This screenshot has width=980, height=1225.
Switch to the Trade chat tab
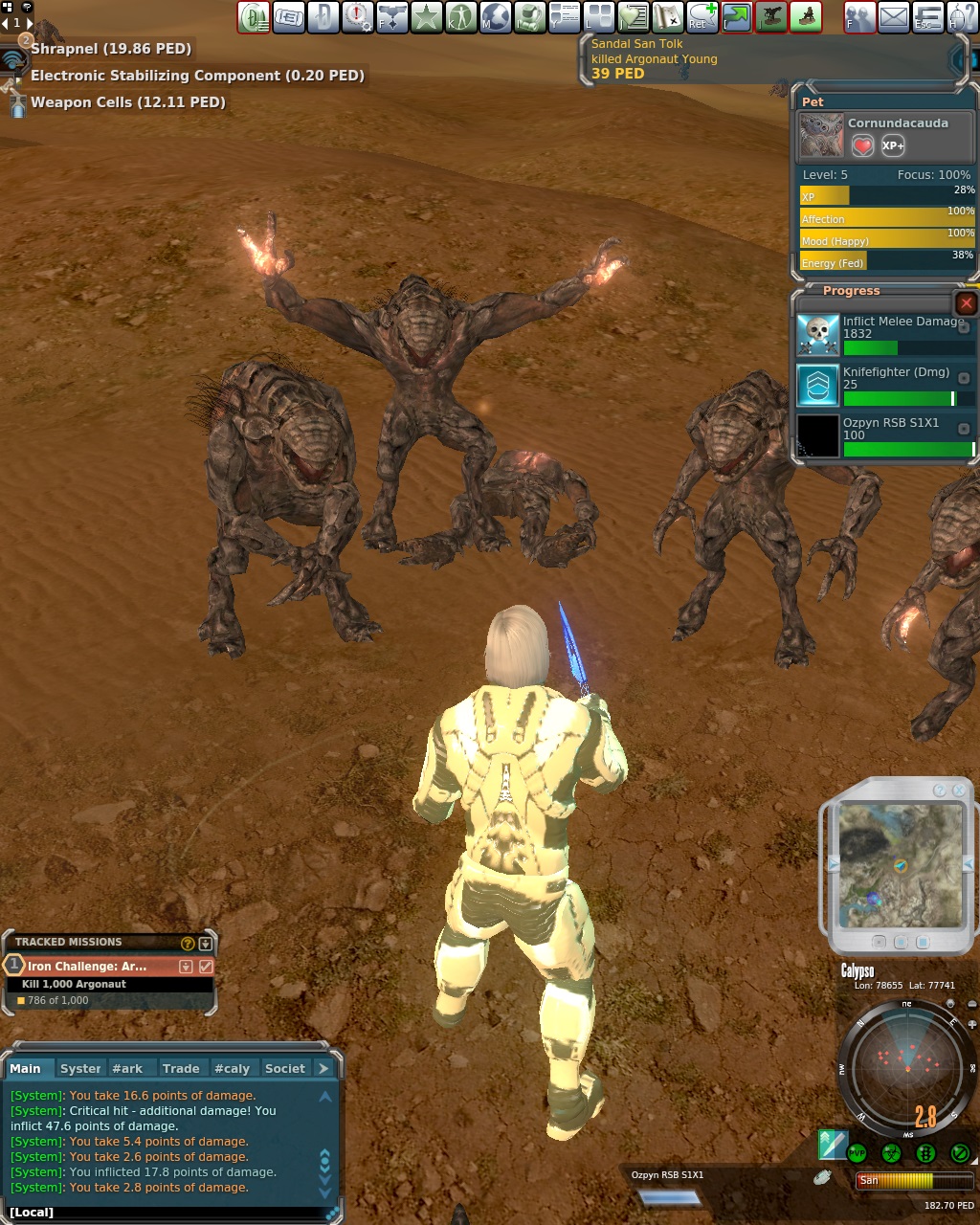click(x=180, y=1068)
